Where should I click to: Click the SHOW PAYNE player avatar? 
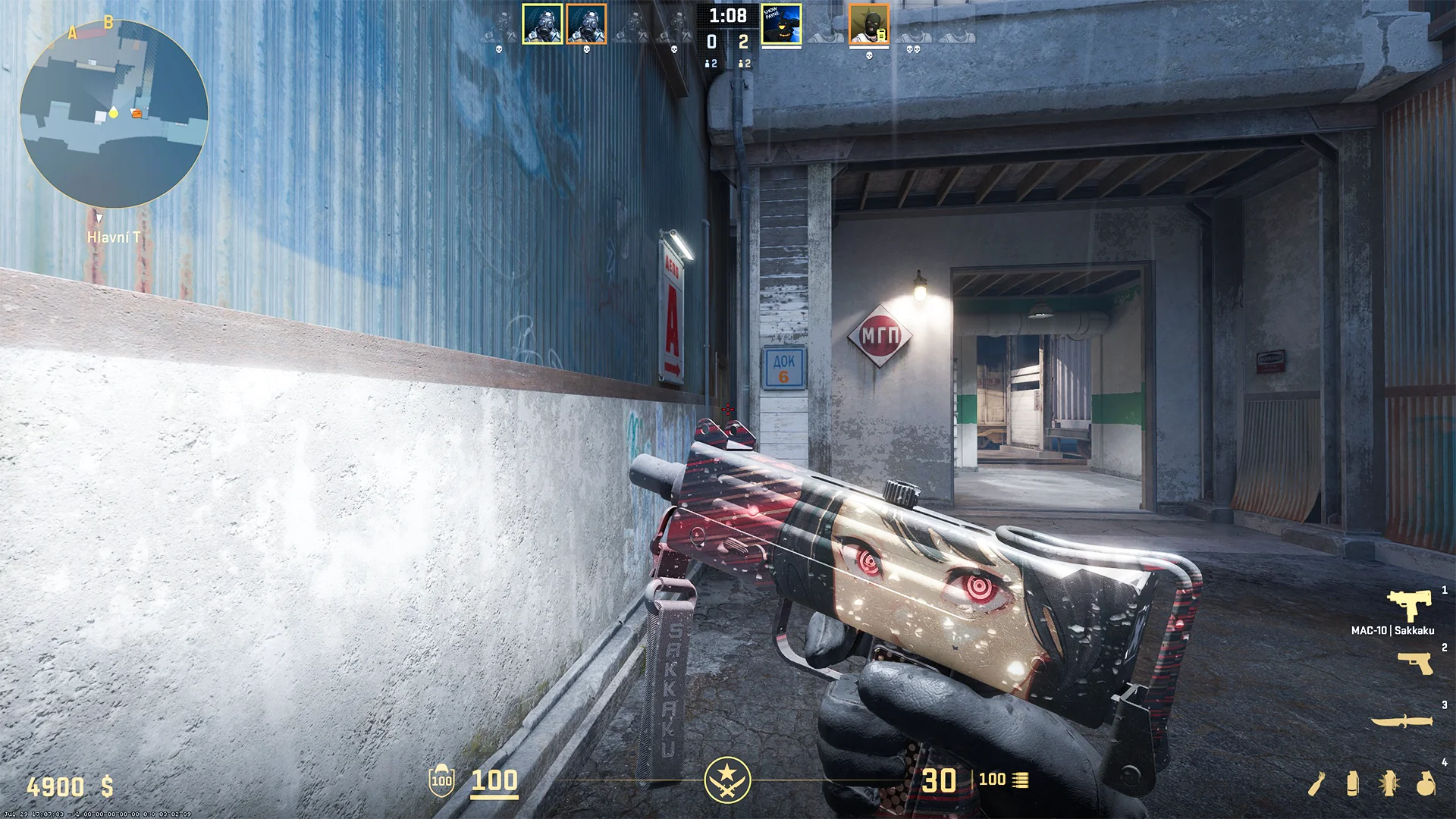[781, 24]
